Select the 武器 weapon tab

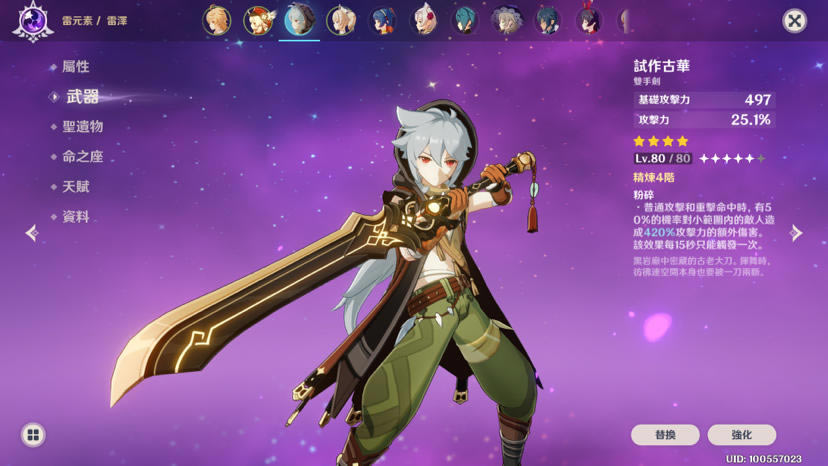click(82, 97)
